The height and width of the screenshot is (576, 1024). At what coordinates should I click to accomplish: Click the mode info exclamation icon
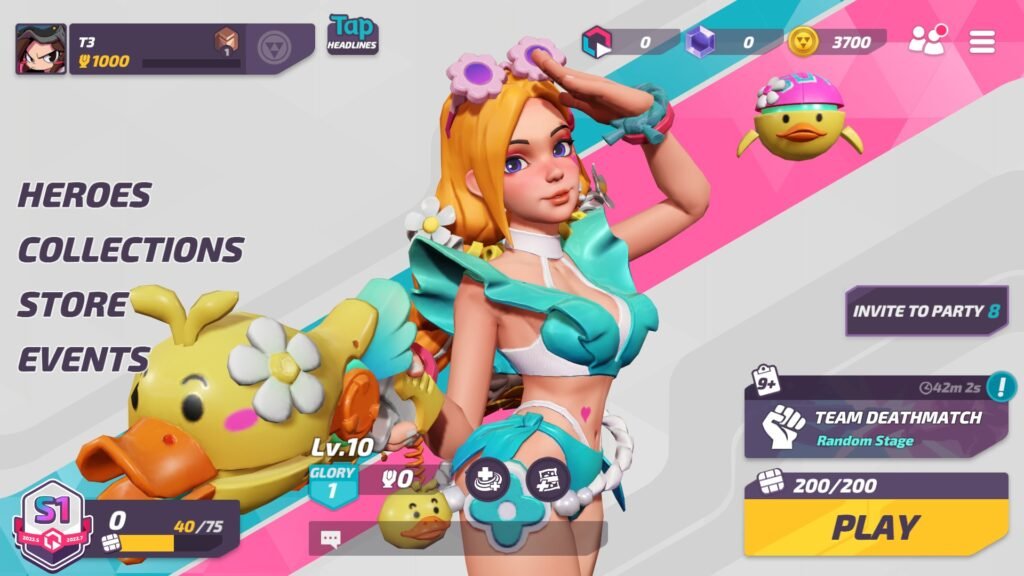(999, 386)
